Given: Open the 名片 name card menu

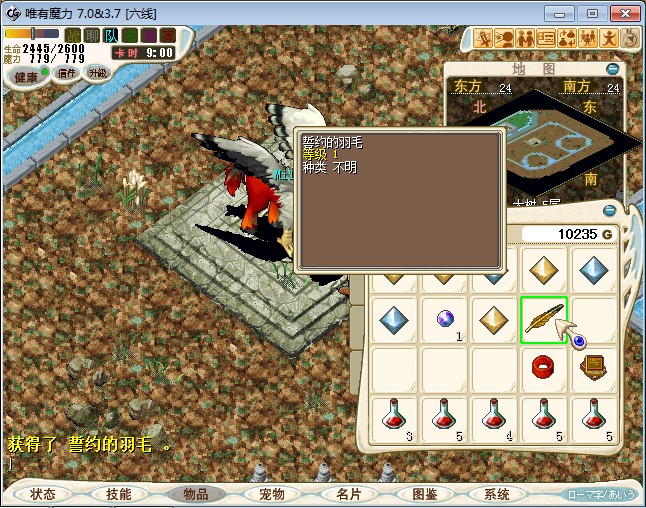Looking at the screenshot, I should point(347,494).
